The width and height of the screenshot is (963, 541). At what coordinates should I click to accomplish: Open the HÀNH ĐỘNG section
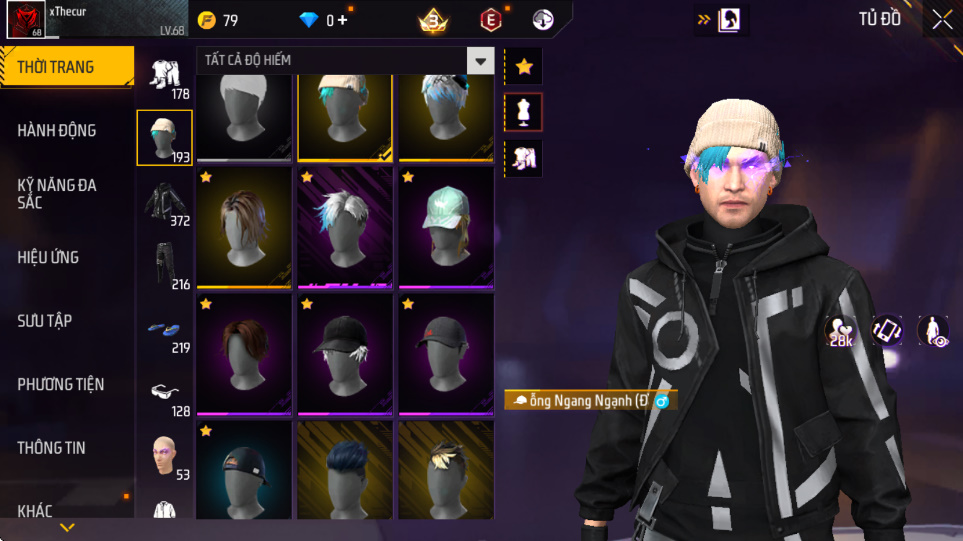pyautogui.click(x=57, y=130)
